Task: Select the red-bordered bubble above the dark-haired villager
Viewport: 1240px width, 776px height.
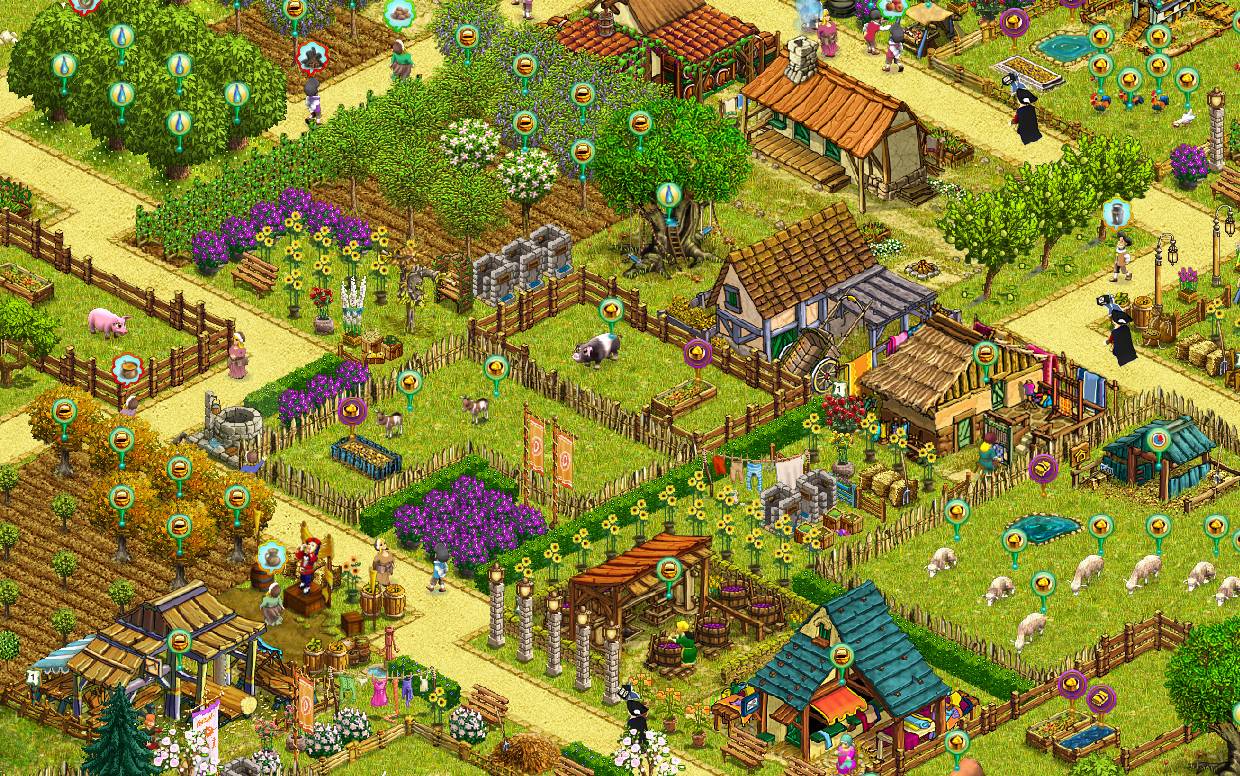Action: (x=312, y=55)
